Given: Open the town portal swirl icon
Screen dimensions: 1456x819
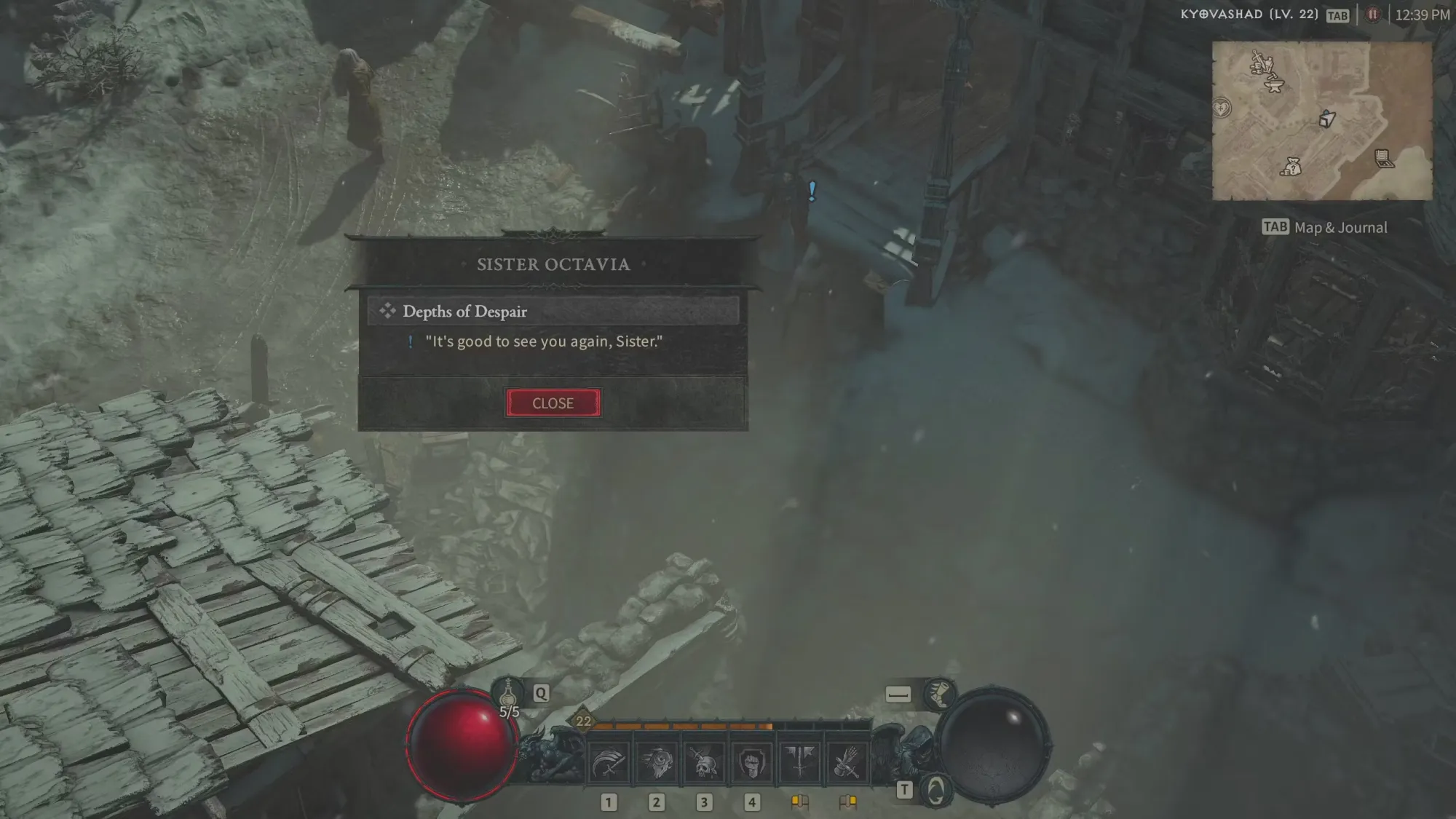Looking at the screenshot, I should click(x=935, y=790).
